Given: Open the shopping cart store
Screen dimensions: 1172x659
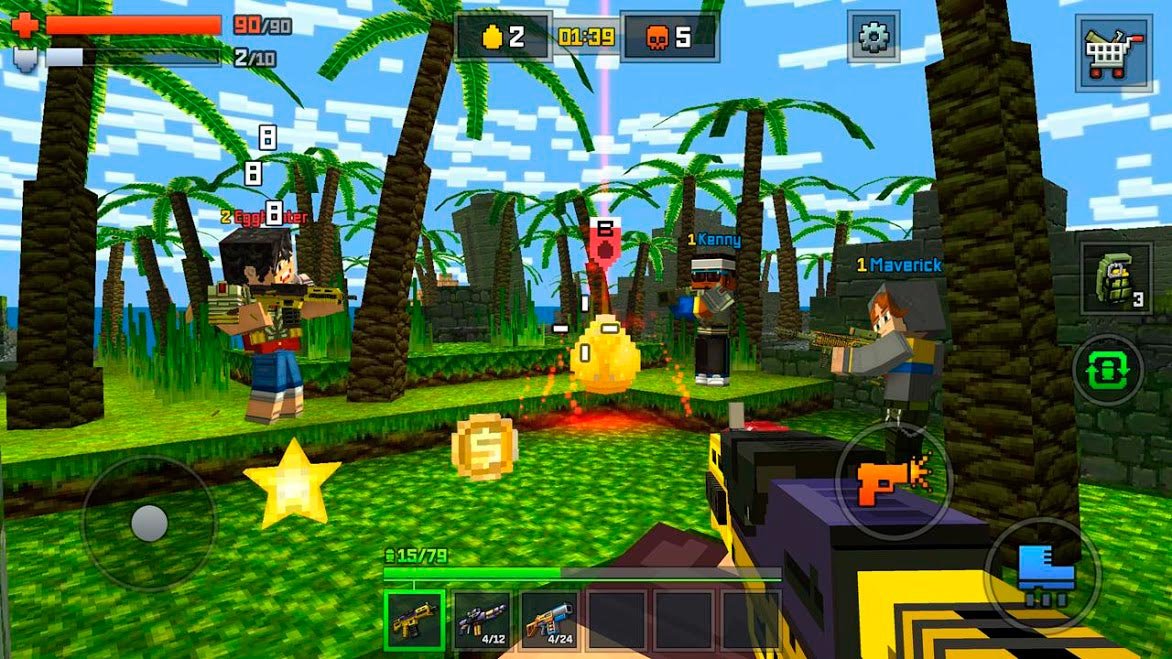Looking at the screenshot, I should [x=1112, y=52].
